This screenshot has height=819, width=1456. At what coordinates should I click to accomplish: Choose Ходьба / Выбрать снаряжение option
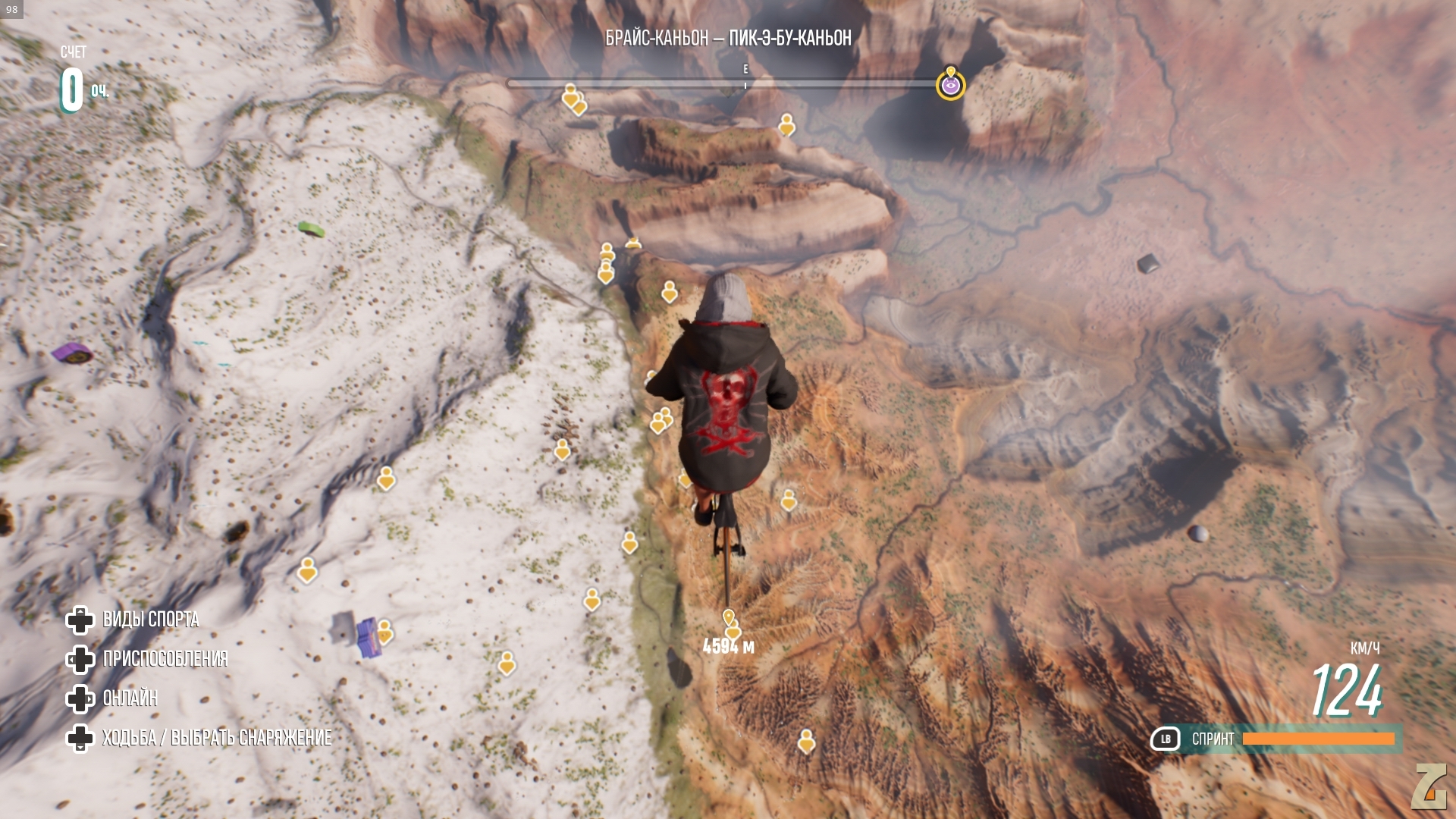point(216,738)
